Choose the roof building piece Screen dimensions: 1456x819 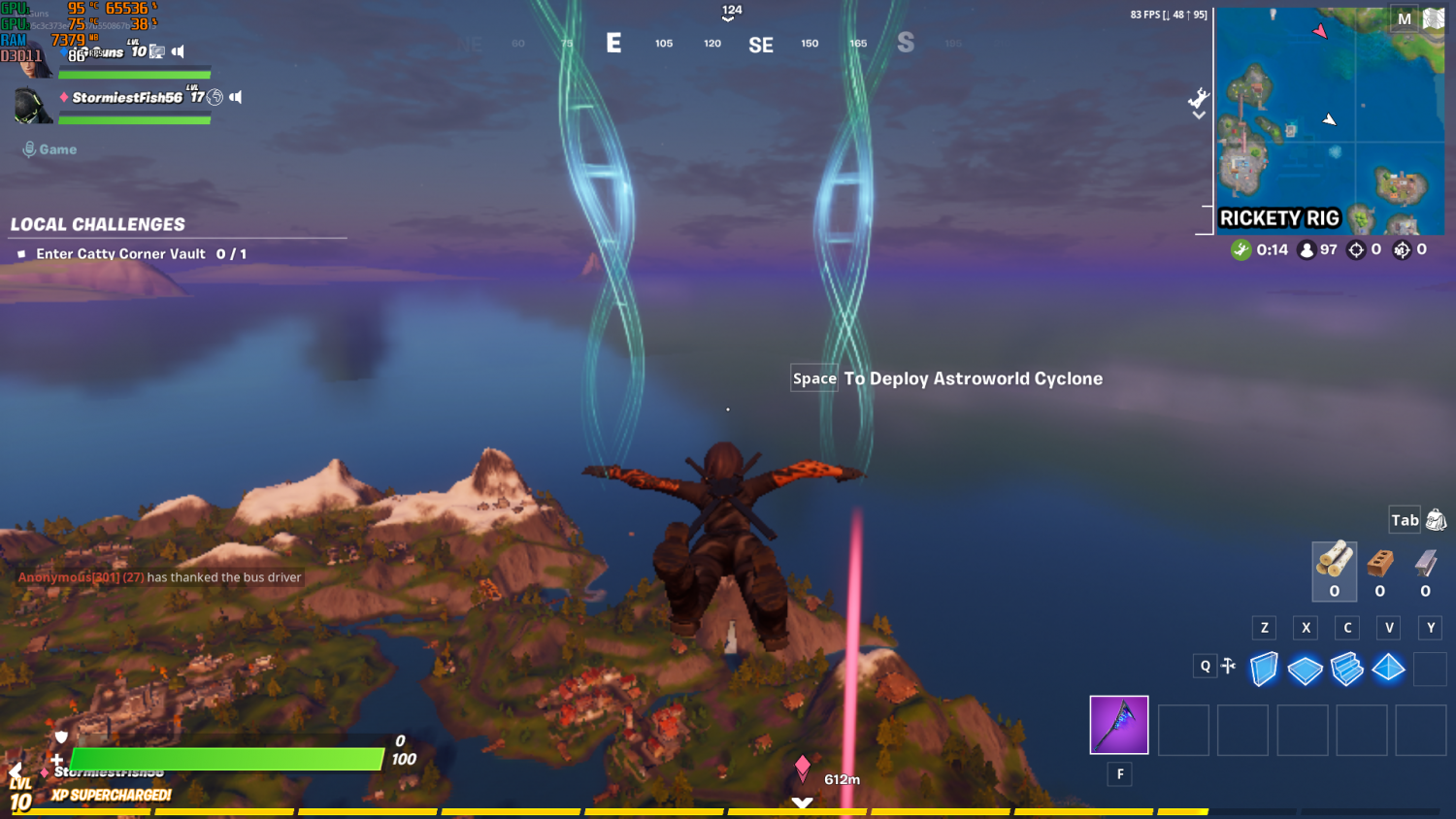click(1388, 668)
